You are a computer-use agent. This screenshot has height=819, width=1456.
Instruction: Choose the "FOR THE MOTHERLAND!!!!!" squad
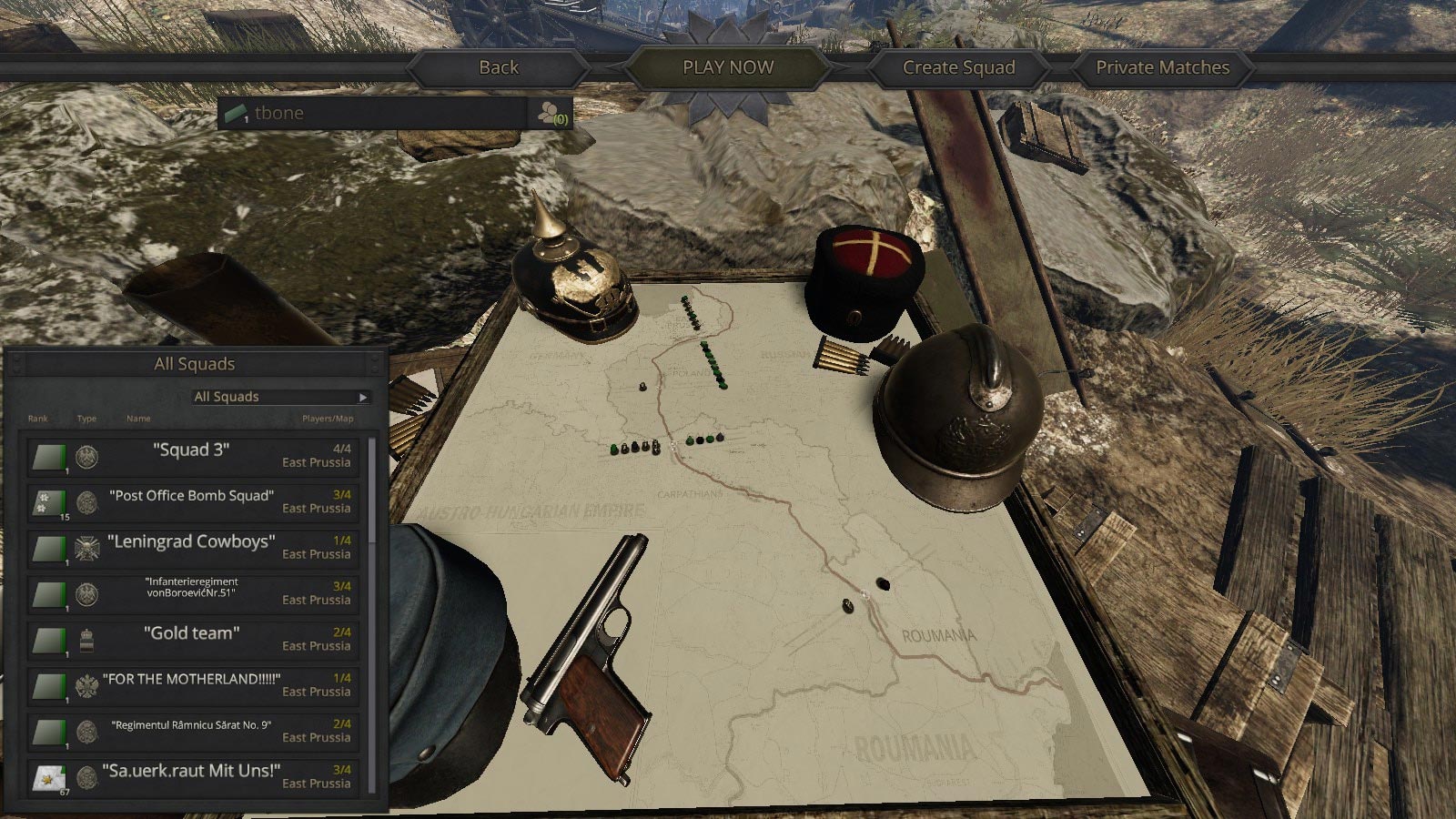[192, 685]
